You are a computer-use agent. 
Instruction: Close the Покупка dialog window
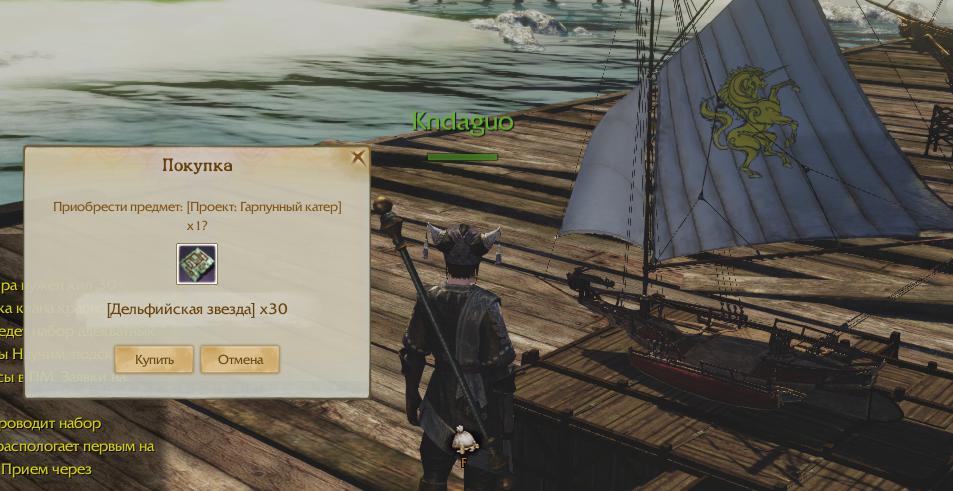click(x=358, y=157)
